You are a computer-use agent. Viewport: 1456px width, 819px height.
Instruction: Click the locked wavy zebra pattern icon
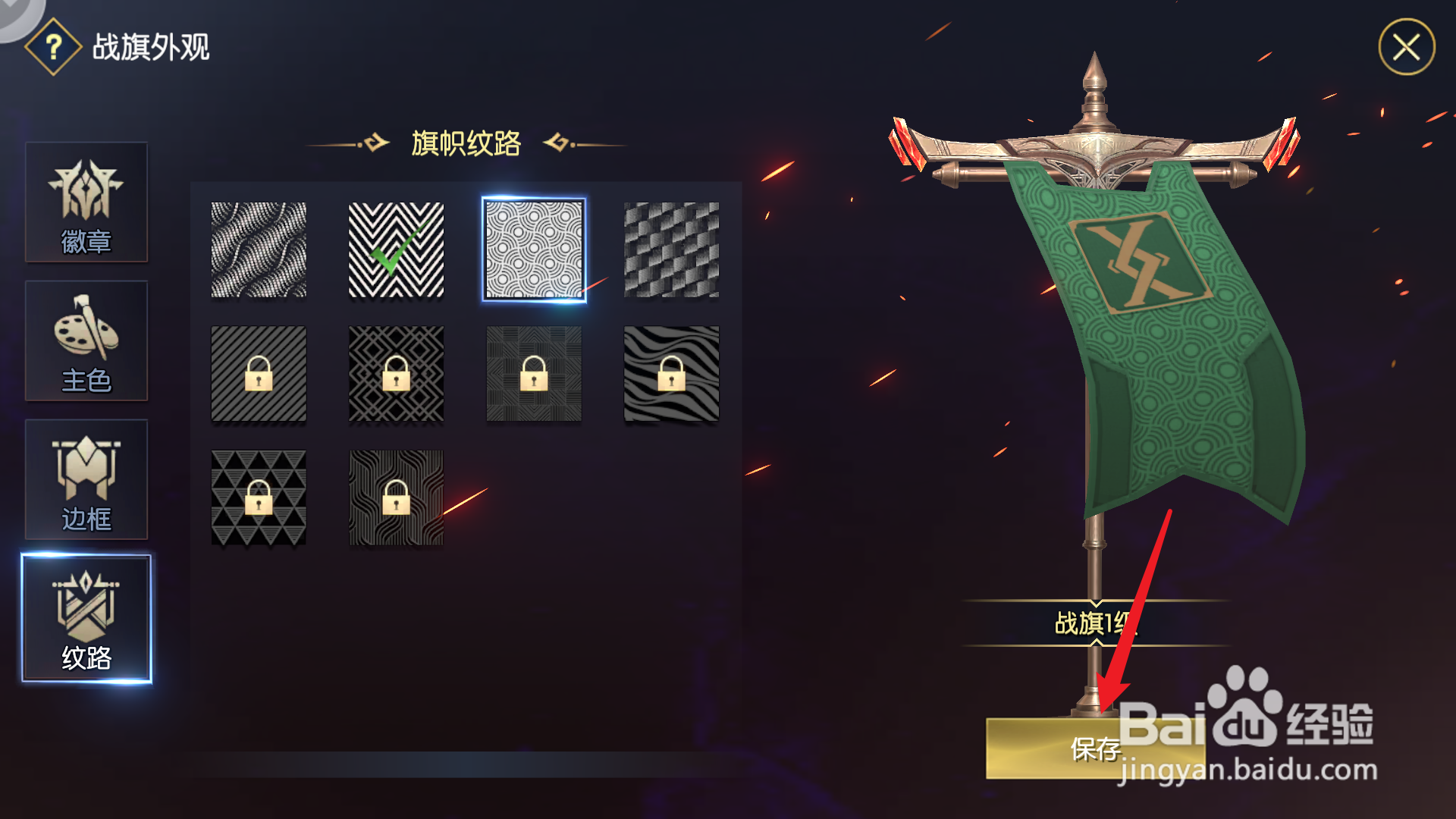670,374
